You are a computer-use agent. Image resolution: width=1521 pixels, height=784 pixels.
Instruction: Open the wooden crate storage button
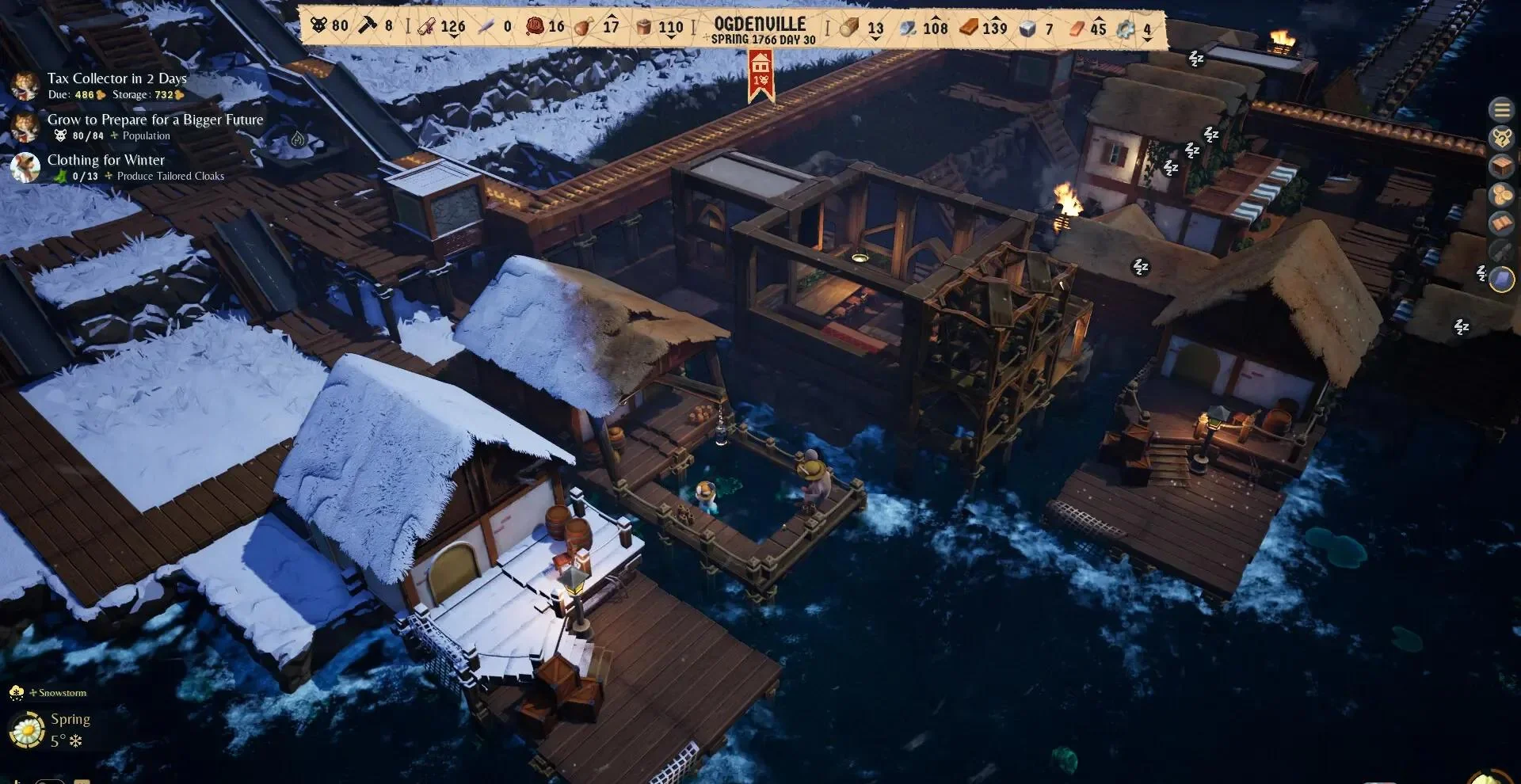pyautogui.click(x=1501, y=166)
